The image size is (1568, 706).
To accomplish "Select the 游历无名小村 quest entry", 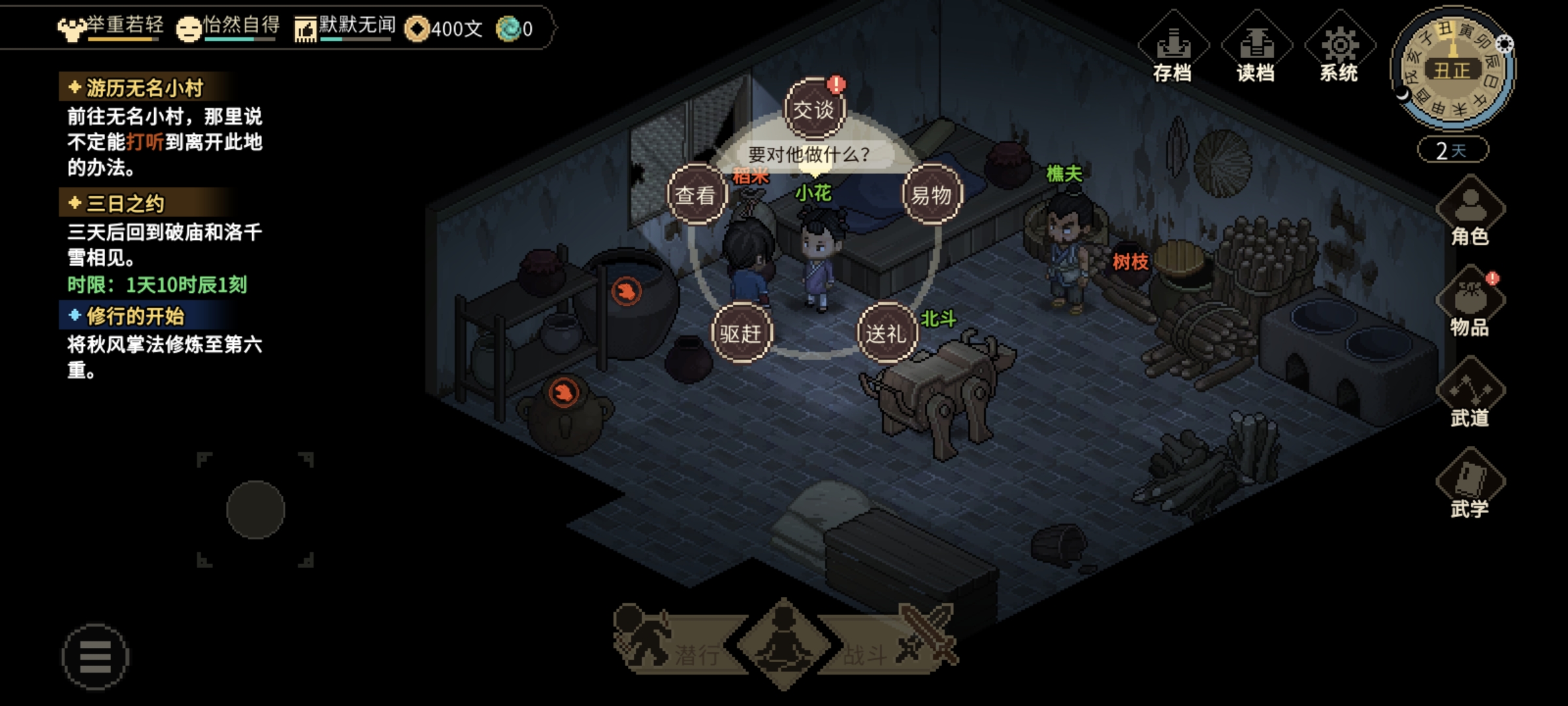I will 144,88.
